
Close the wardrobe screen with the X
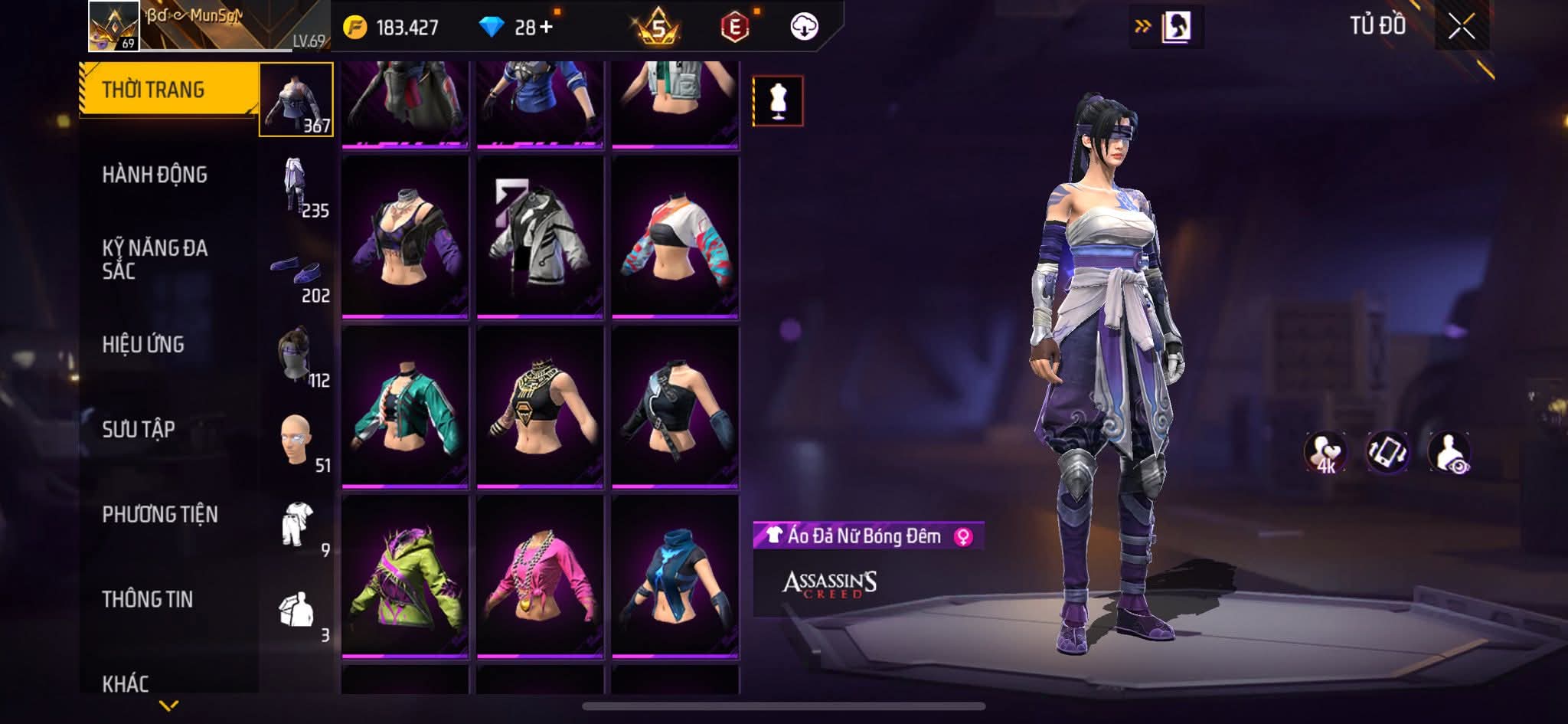tap(1461, 28)
